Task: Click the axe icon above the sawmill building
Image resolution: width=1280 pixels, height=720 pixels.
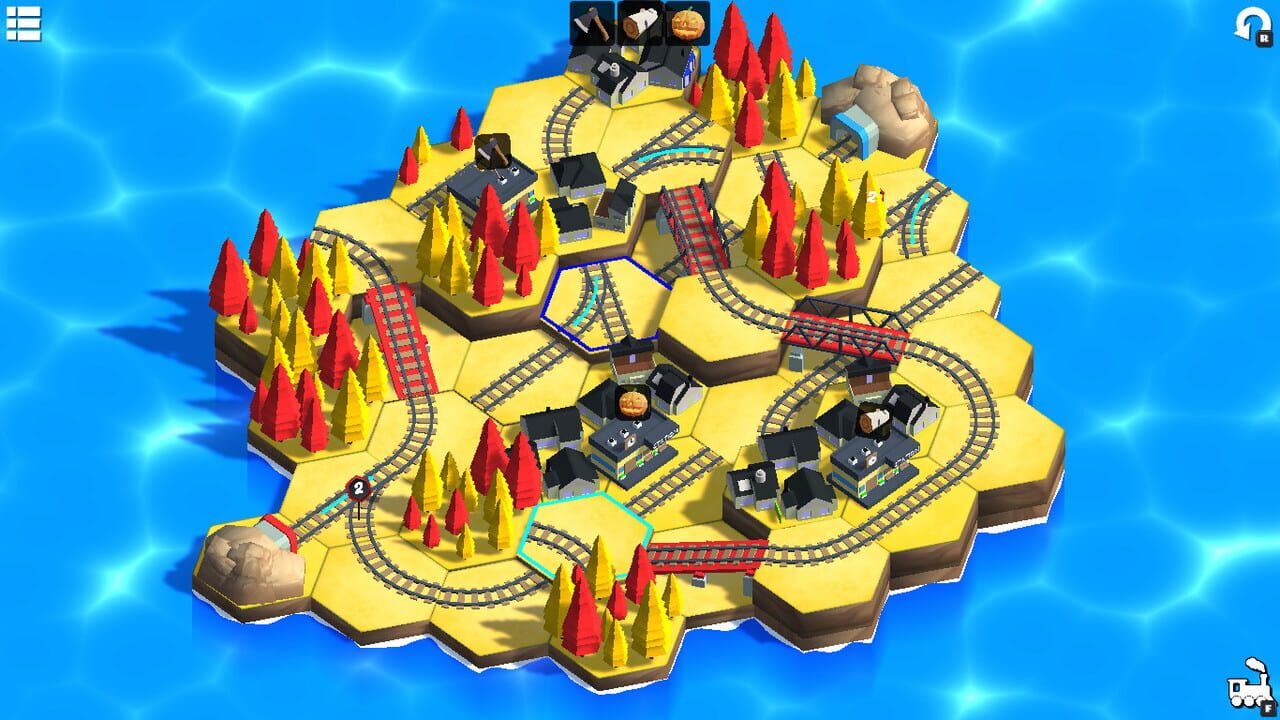Action: coord(493,152)
